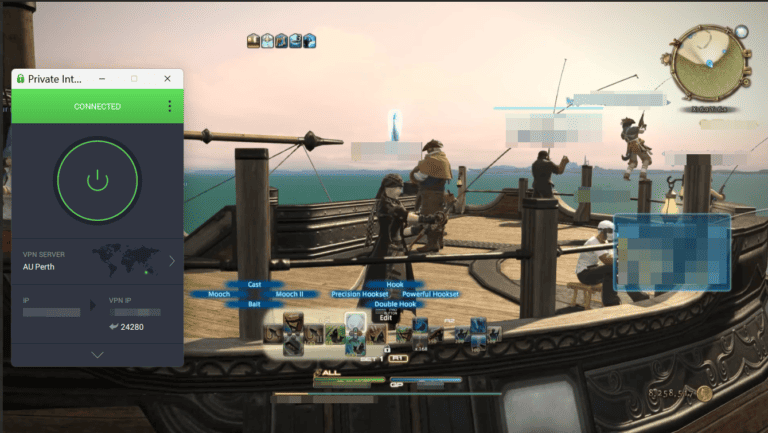Minimize the Private Internet Access window

click(105, 78)
